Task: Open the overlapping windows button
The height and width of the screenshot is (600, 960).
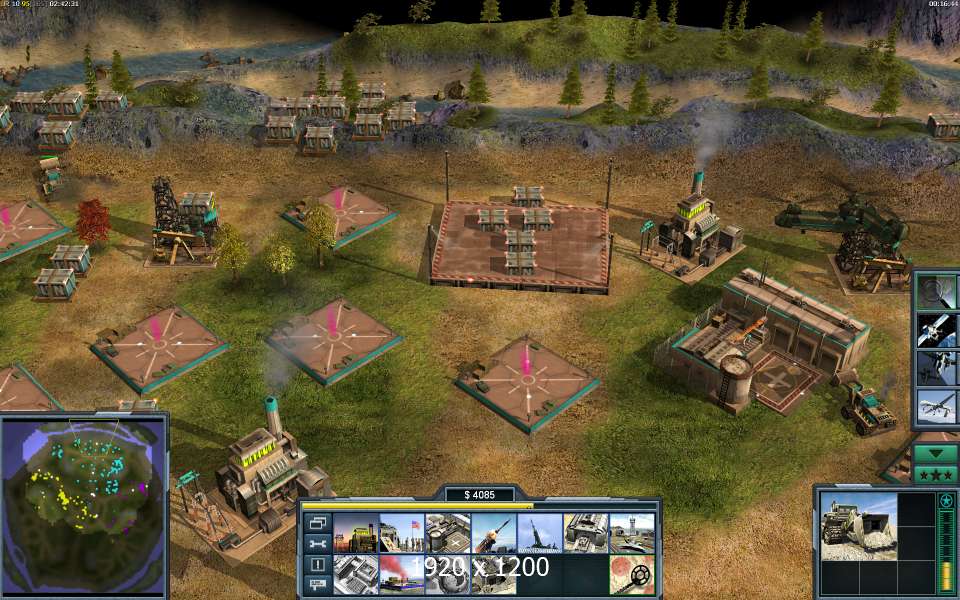Action: [317, 522]
